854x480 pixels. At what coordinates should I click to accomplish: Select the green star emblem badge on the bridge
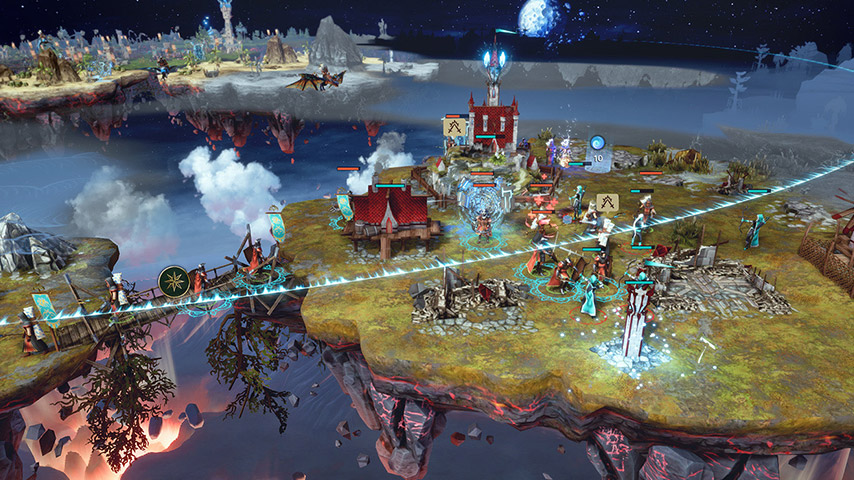pos(172,280)
